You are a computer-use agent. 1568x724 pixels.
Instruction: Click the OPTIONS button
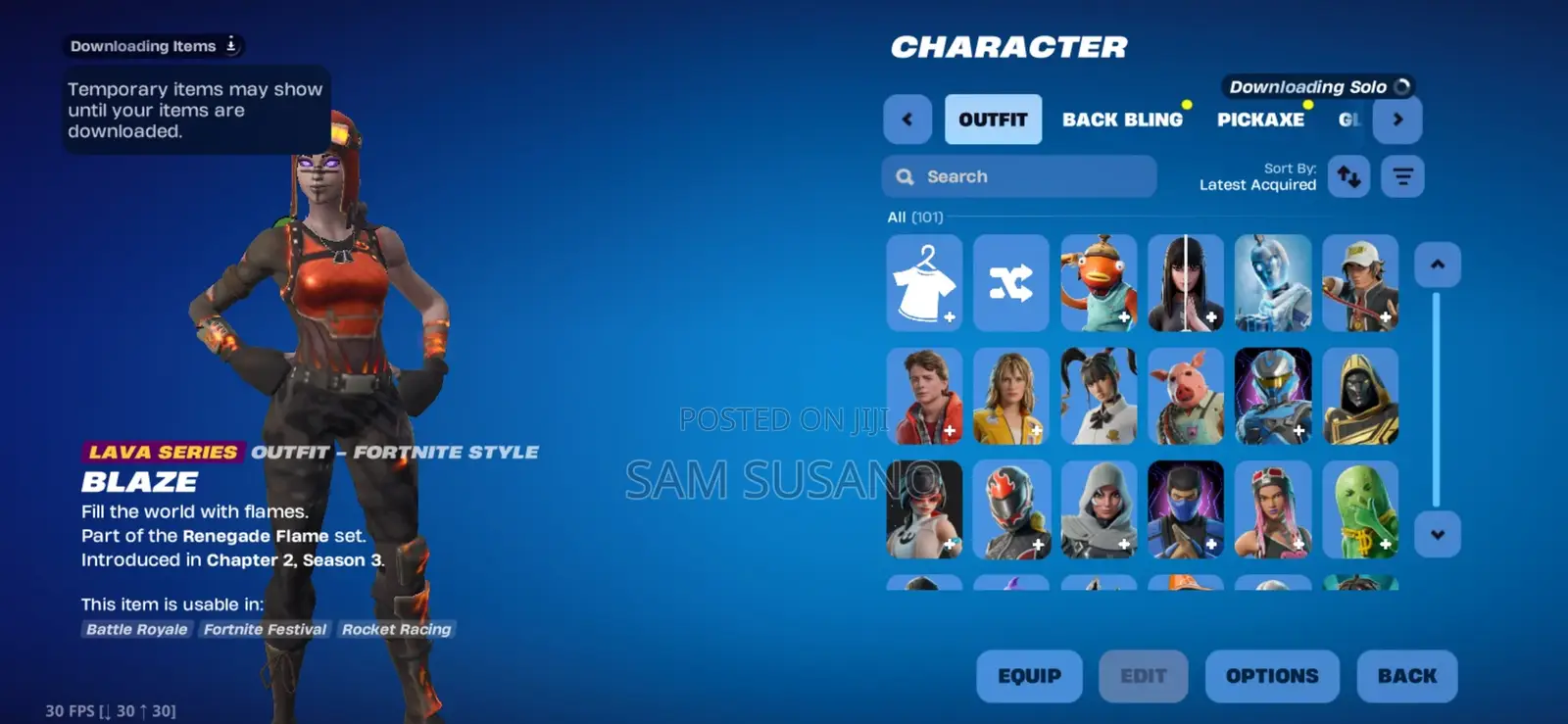click(x=1272, y=676)
